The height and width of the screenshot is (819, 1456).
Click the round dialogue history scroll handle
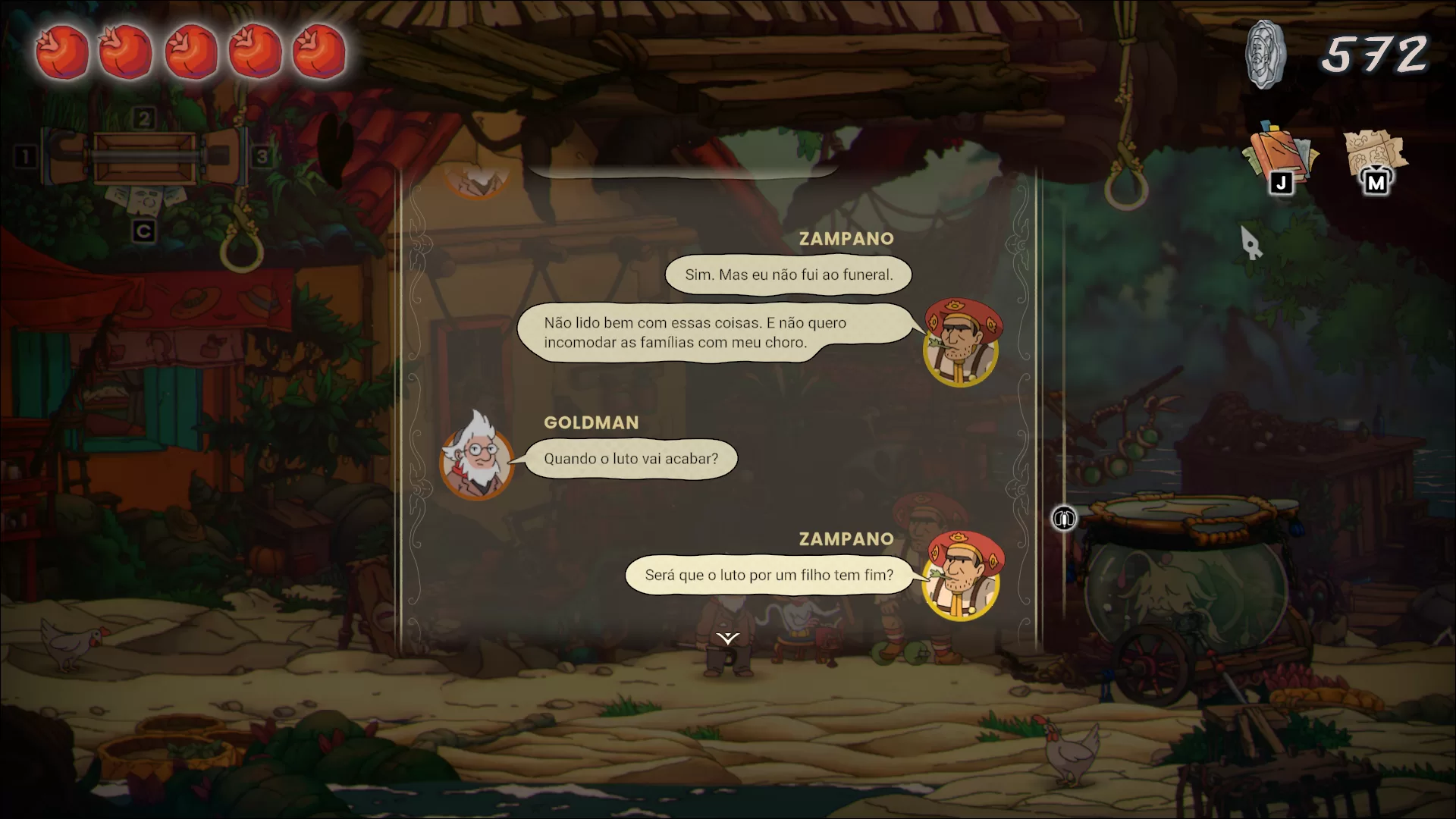pyautogui.click(x=1064, y=519)
